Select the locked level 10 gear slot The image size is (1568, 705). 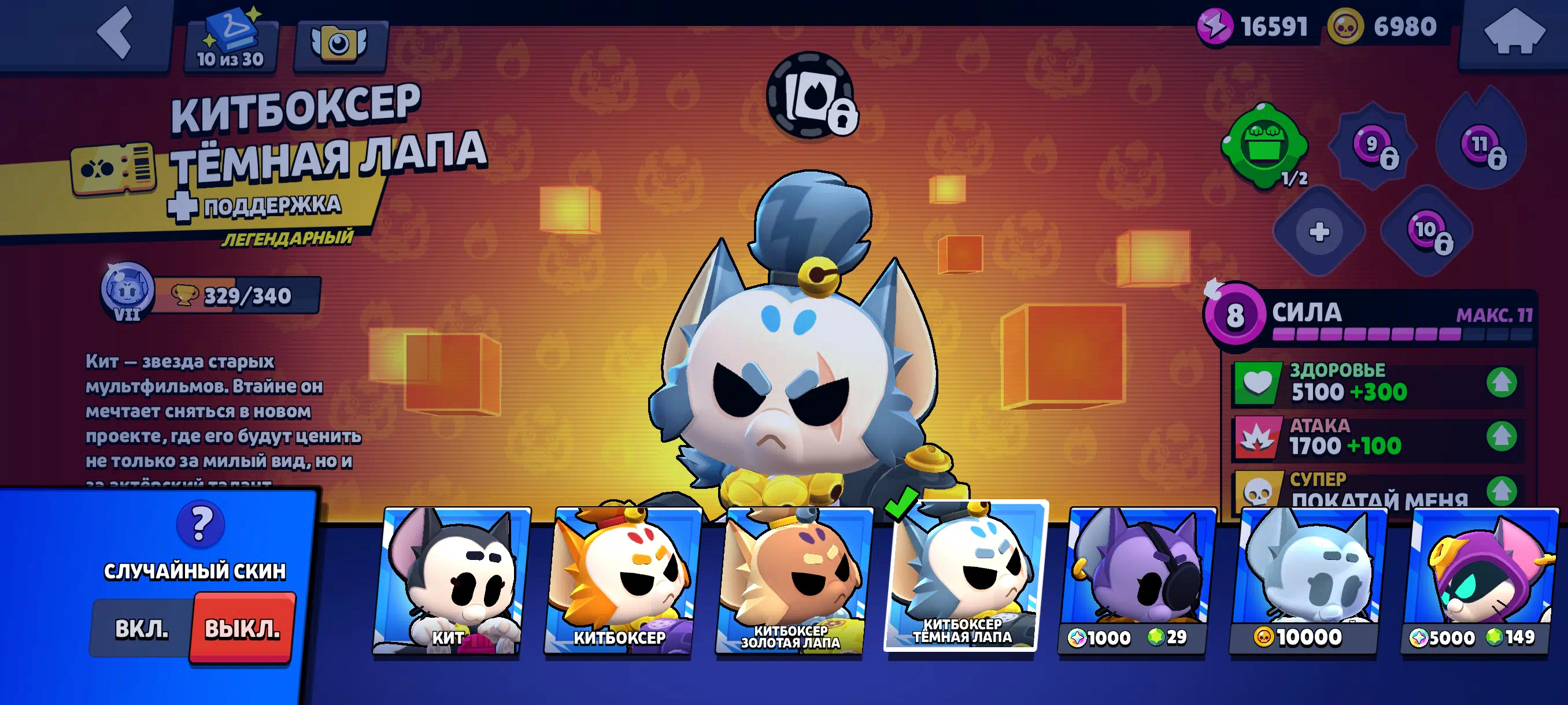(1428, 232)
